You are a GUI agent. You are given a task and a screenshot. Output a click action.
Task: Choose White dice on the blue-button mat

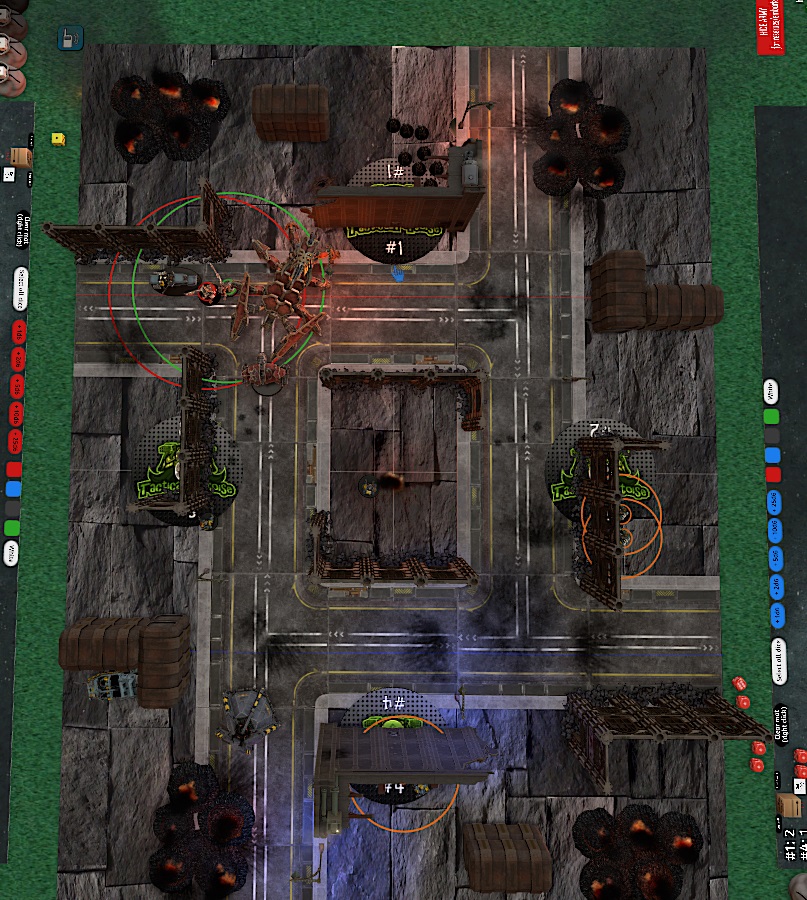[x=771, y=389]
